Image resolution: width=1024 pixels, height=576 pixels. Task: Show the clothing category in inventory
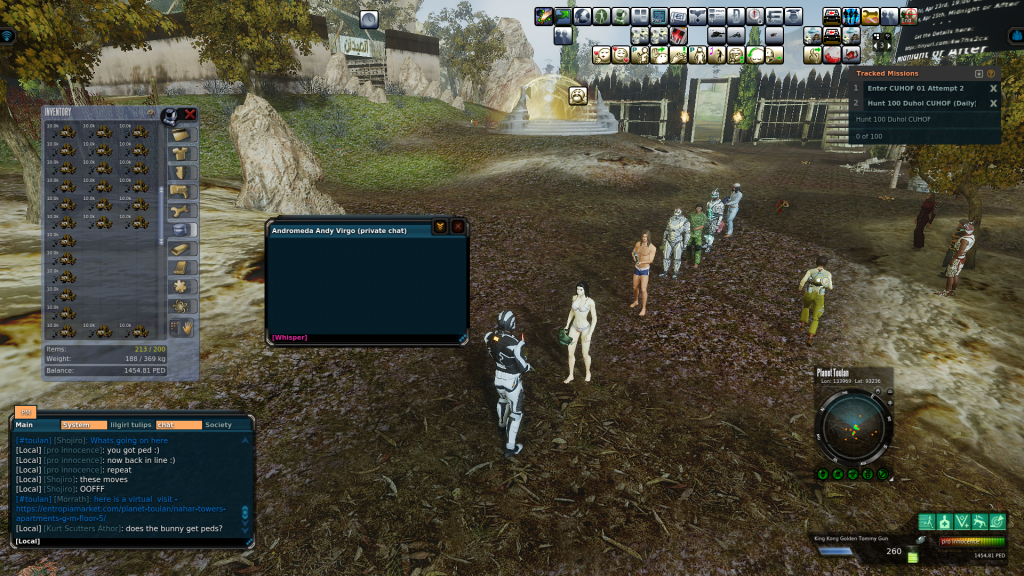(180, 154)
